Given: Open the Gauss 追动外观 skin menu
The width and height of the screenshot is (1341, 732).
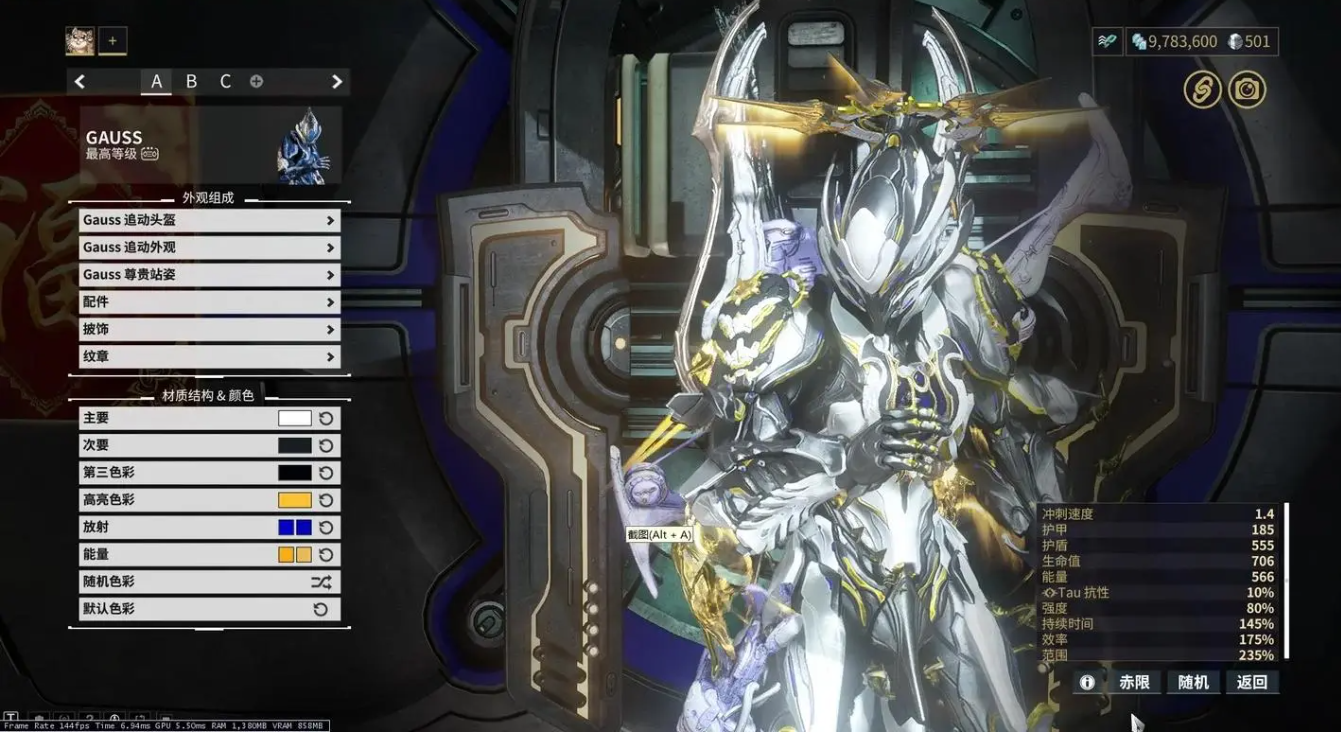Looking at the screenshot, I should (x=209, y=247).
